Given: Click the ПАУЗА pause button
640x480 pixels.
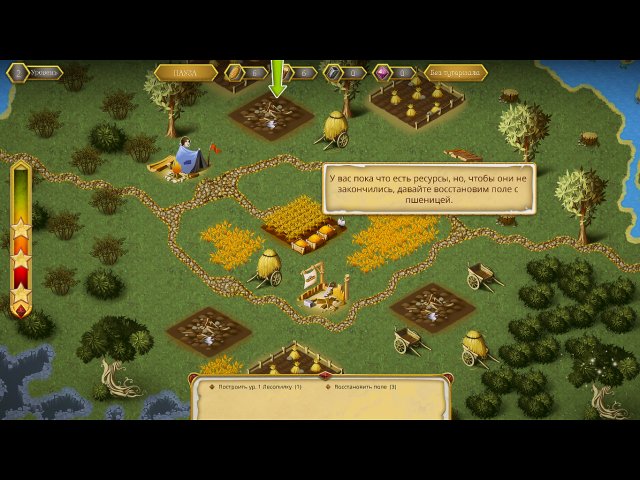Looking at the screenshot, I should tap(186, 73).
